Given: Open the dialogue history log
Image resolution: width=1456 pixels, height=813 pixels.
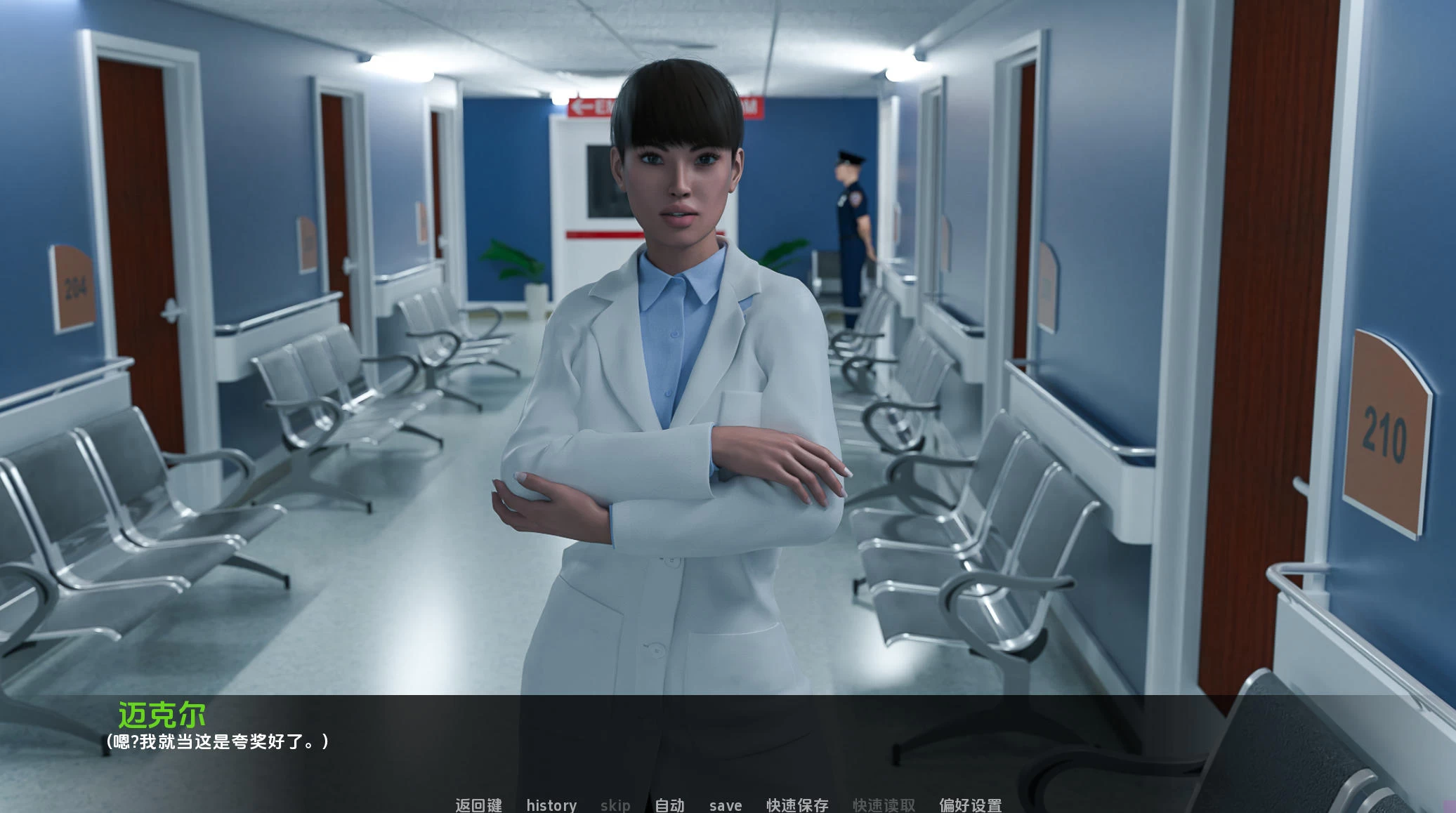Looking at the screenshot, I should point(551,805).
